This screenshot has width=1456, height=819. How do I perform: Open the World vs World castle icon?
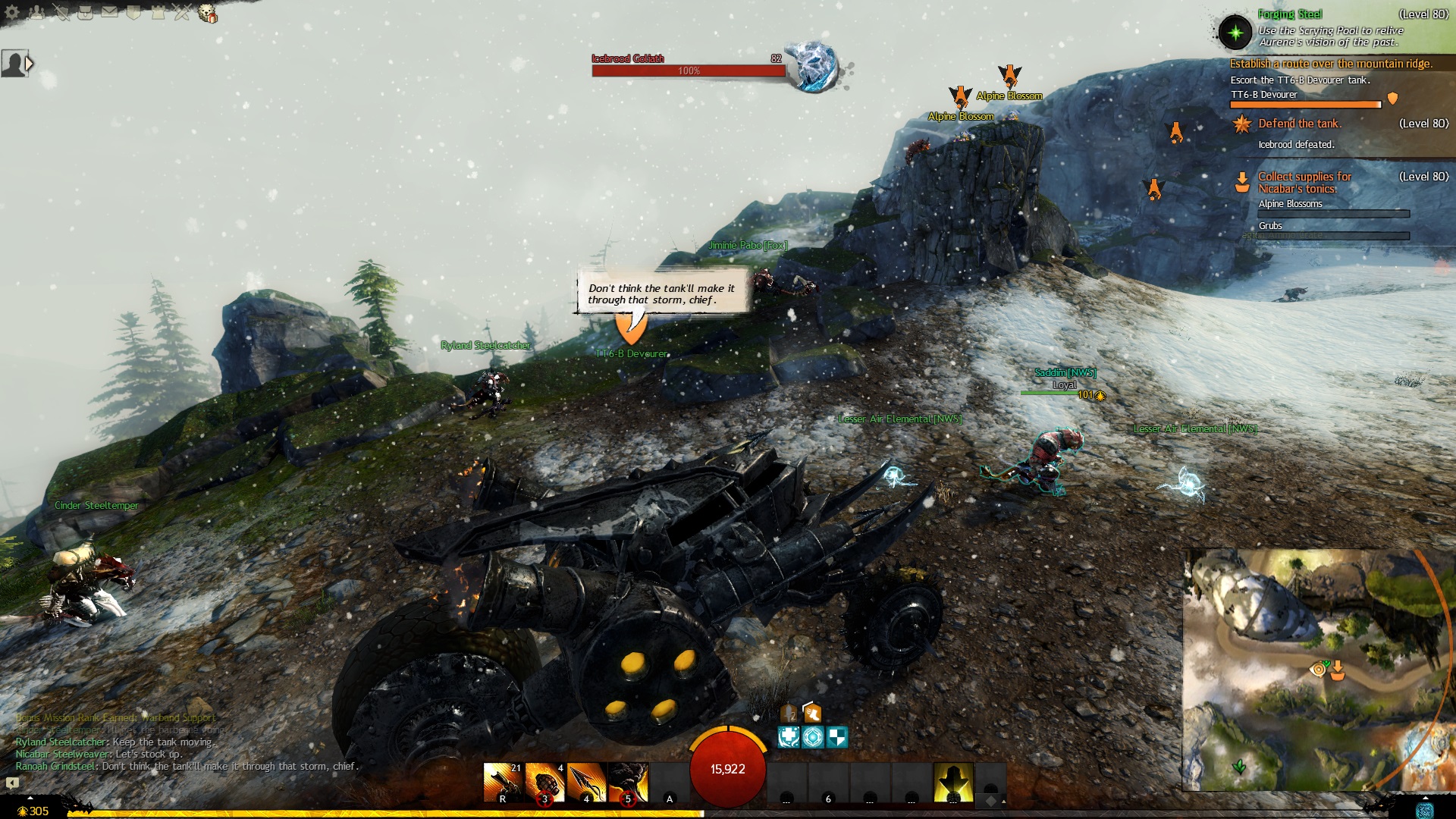[158, 13]
